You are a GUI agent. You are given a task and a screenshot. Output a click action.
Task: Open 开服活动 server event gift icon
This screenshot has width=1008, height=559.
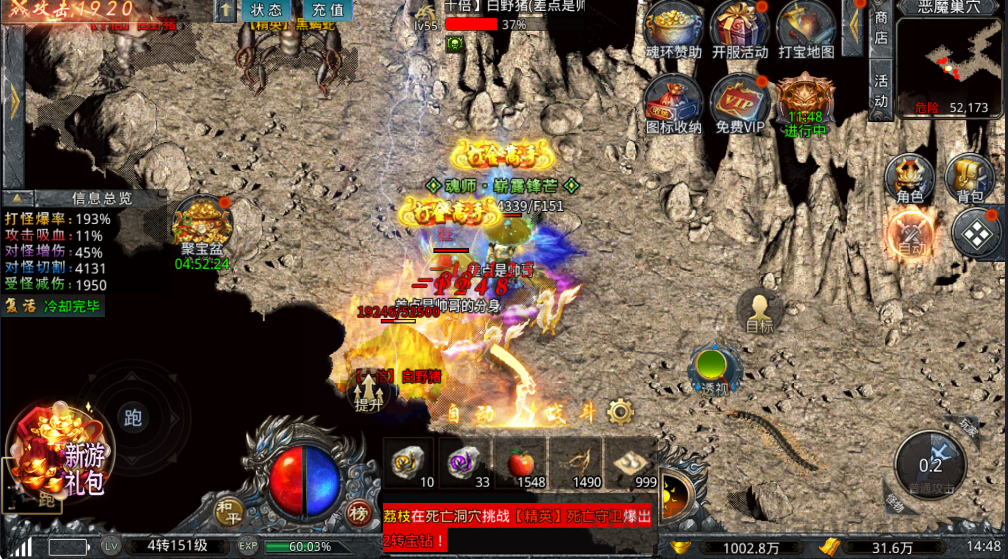pos(739,28)
